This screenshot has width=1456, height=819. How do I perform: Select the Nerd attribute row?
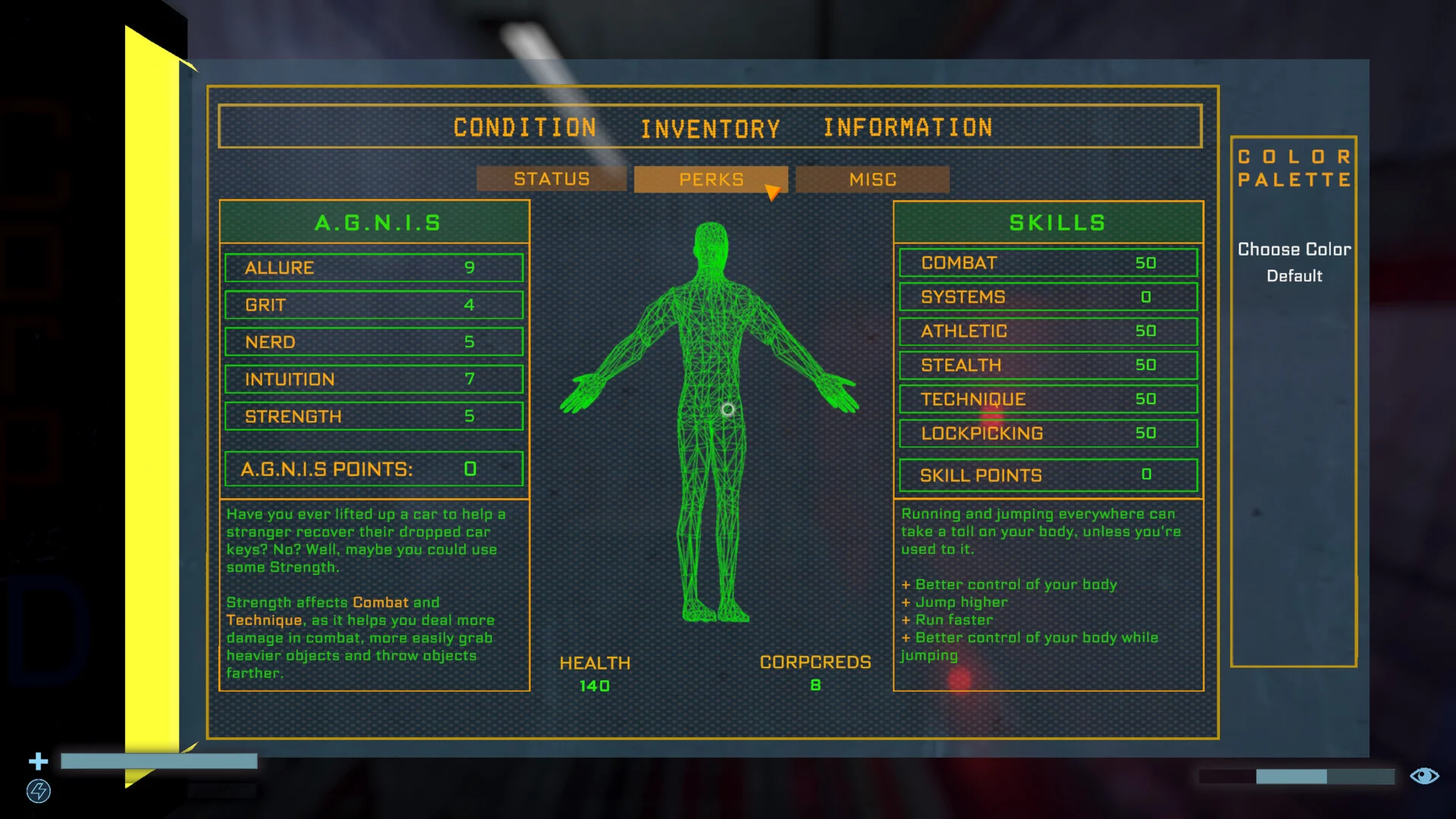coord(374,342)
